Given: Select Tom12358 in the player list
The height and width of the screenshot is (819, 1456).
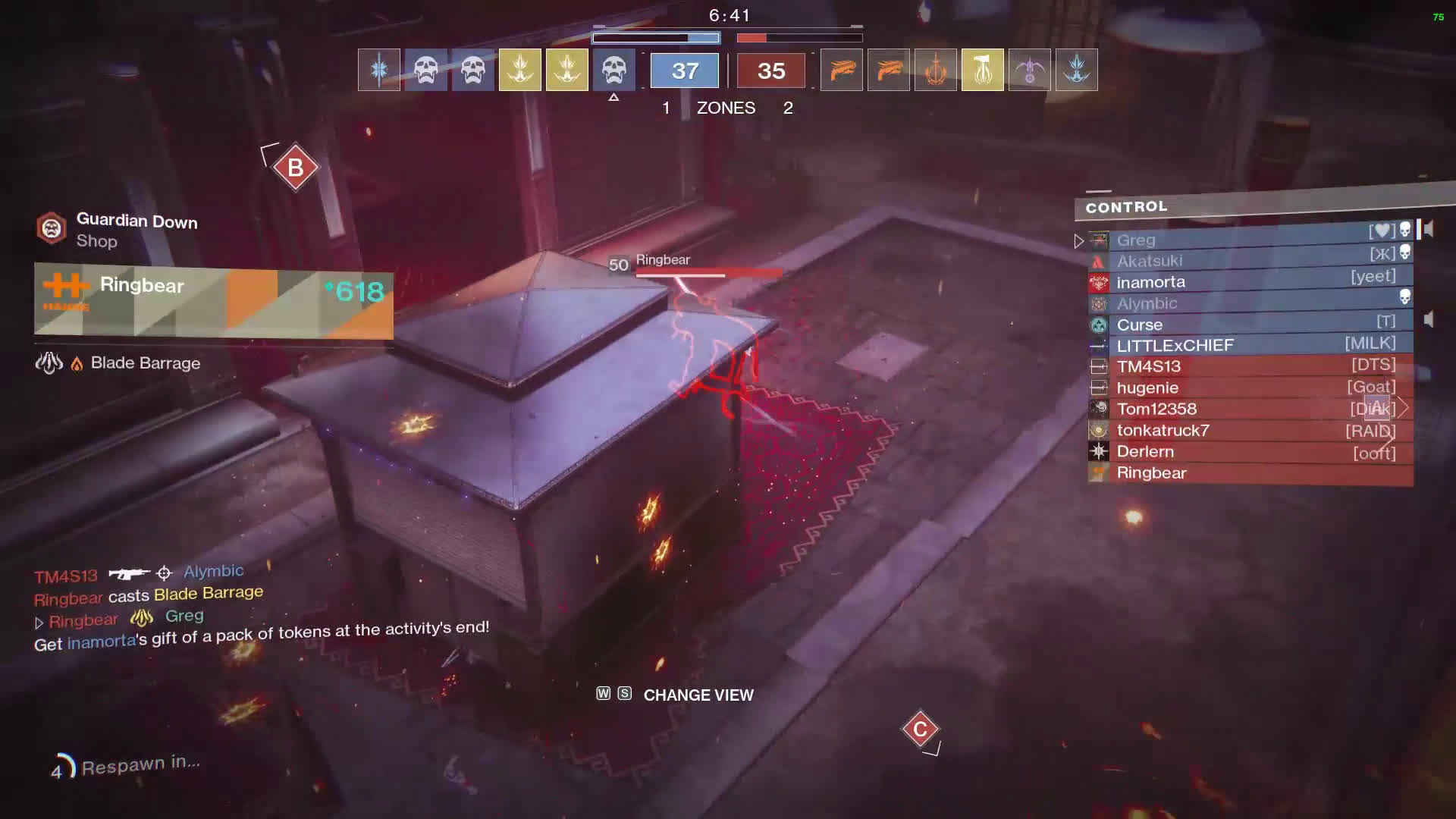Looking at the screenshot, I should [1244, 409].
